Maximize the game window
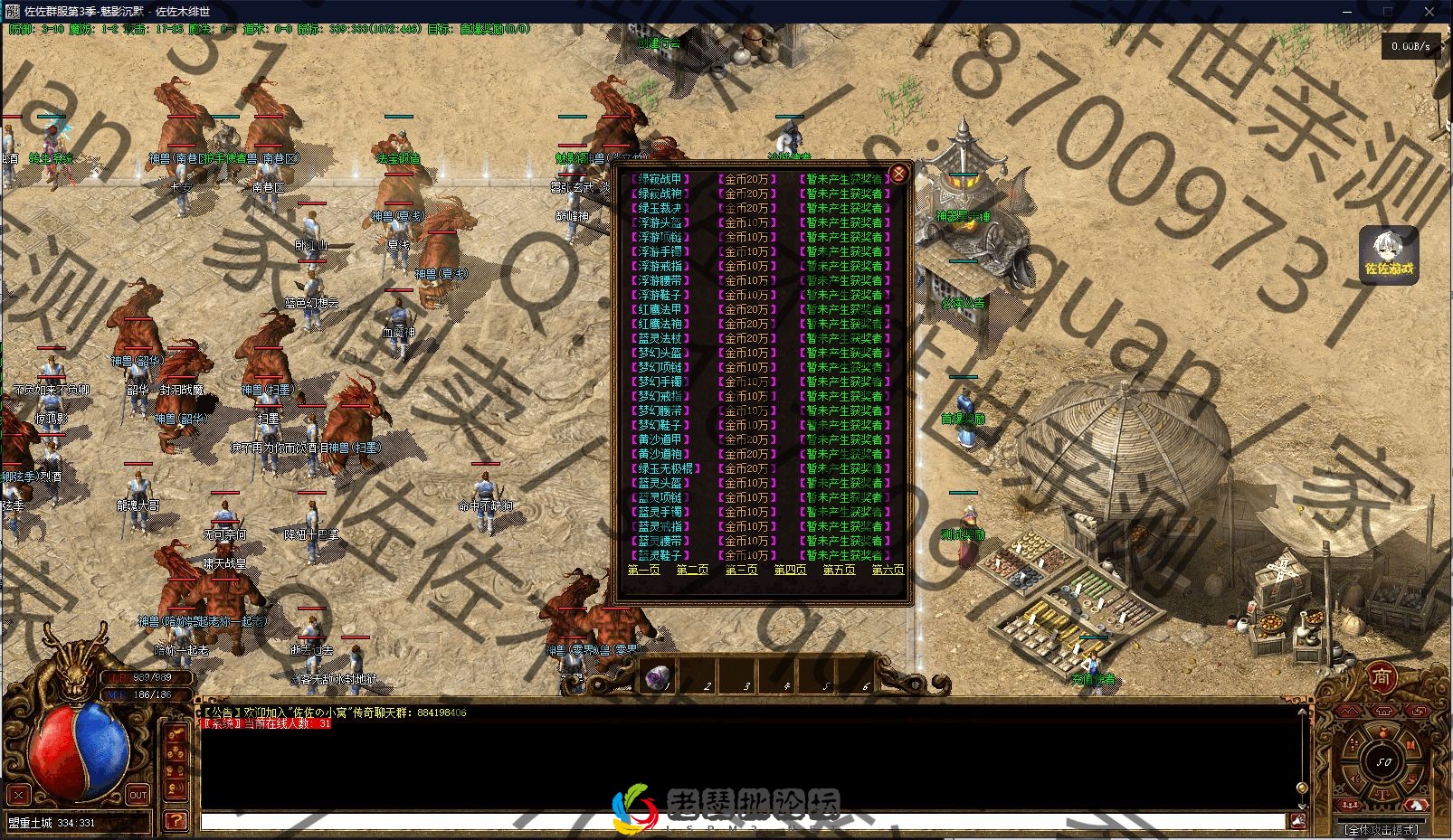Viewport: 1453px width, 840px height. click(1387, 12)
